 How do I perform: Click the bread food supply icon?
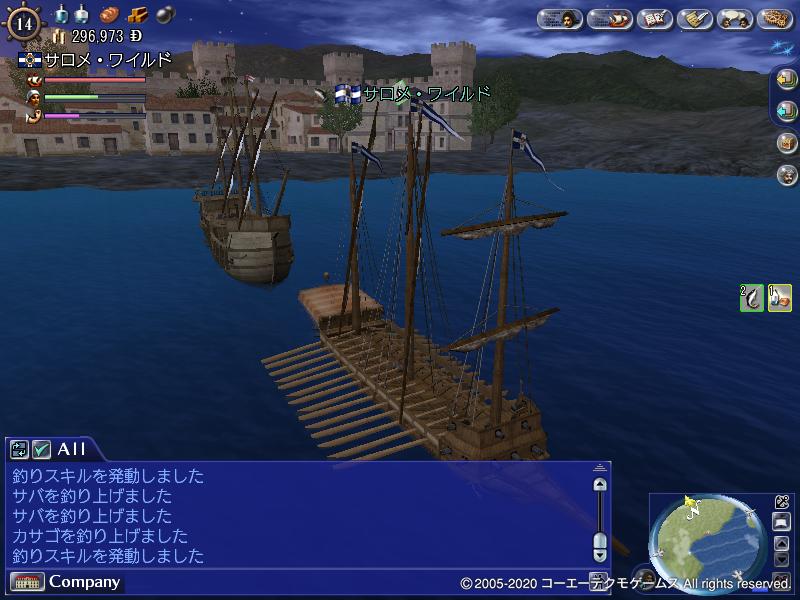[108, 15]
